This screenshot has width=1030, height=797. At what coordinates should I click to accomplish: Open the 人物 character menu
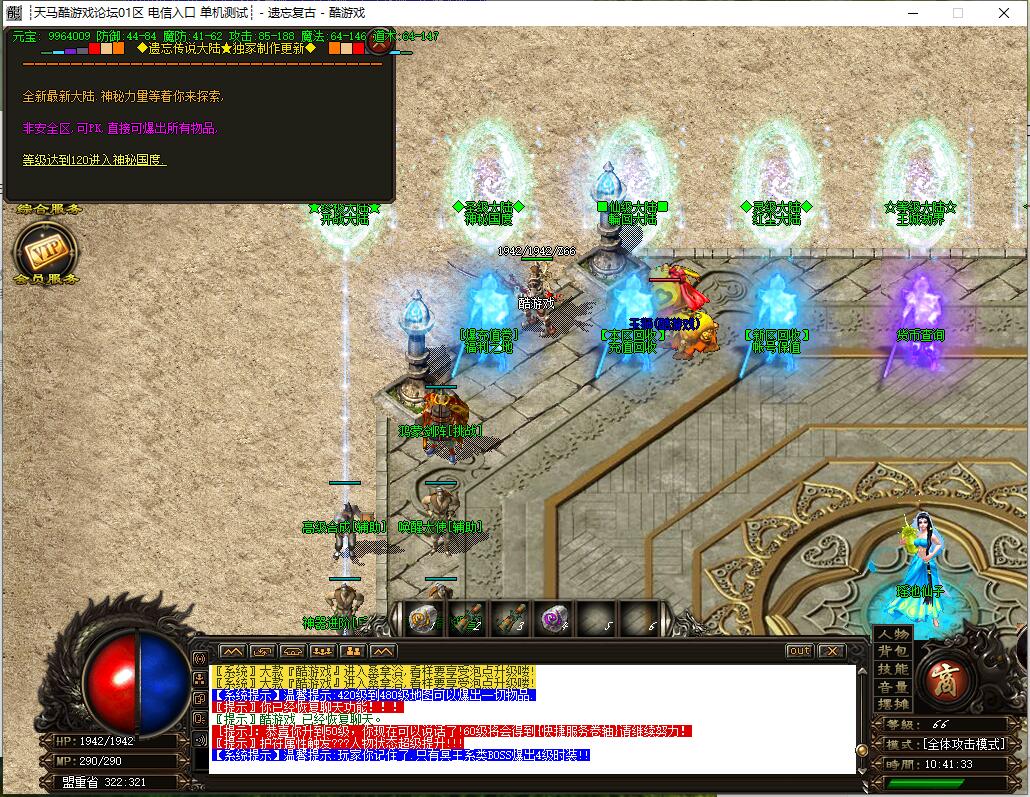pos(893,634)
